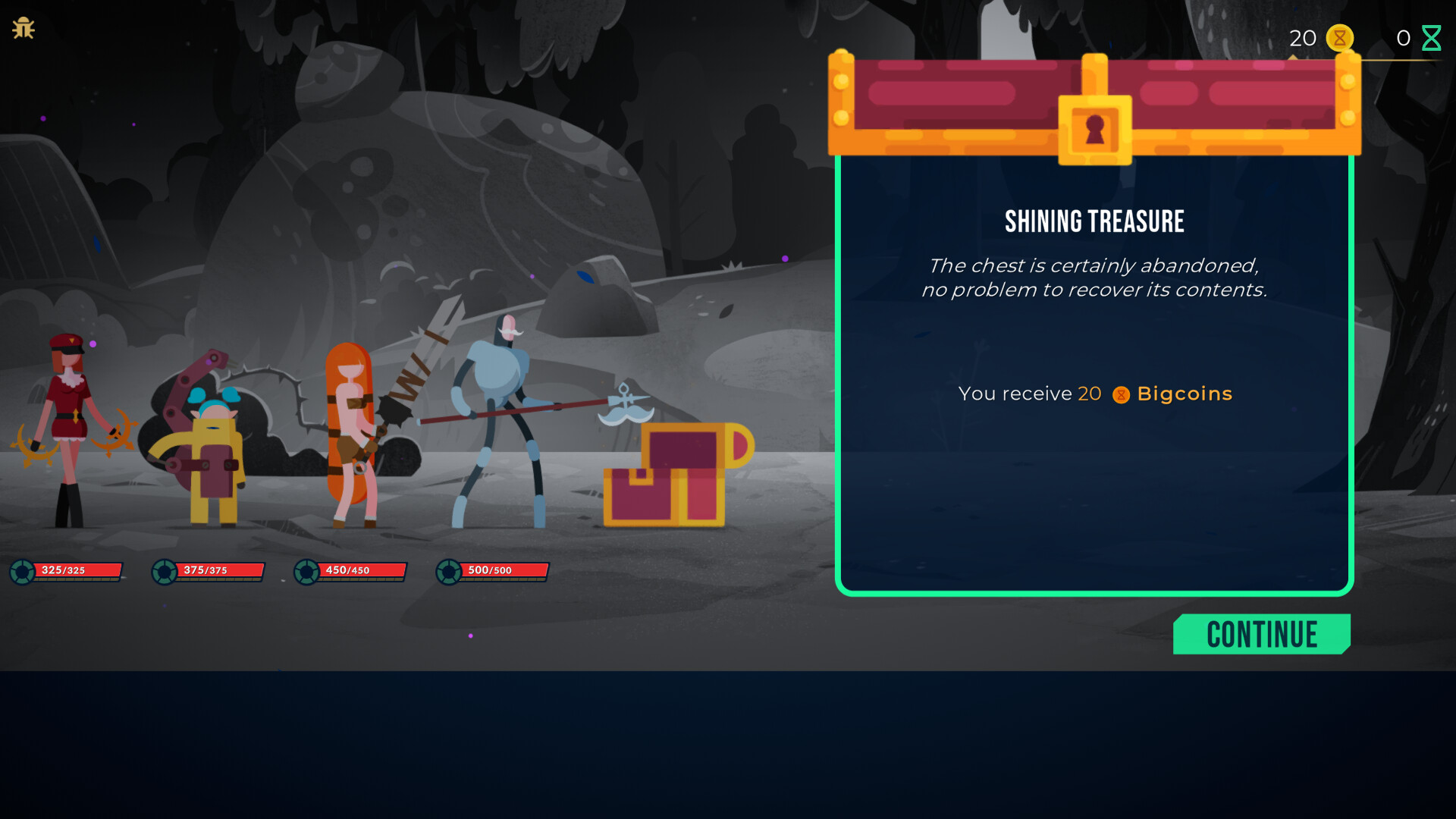Select the 500/500 health progress bar
This screenshot has height=819, width=1456.
(x=504, y=570)
